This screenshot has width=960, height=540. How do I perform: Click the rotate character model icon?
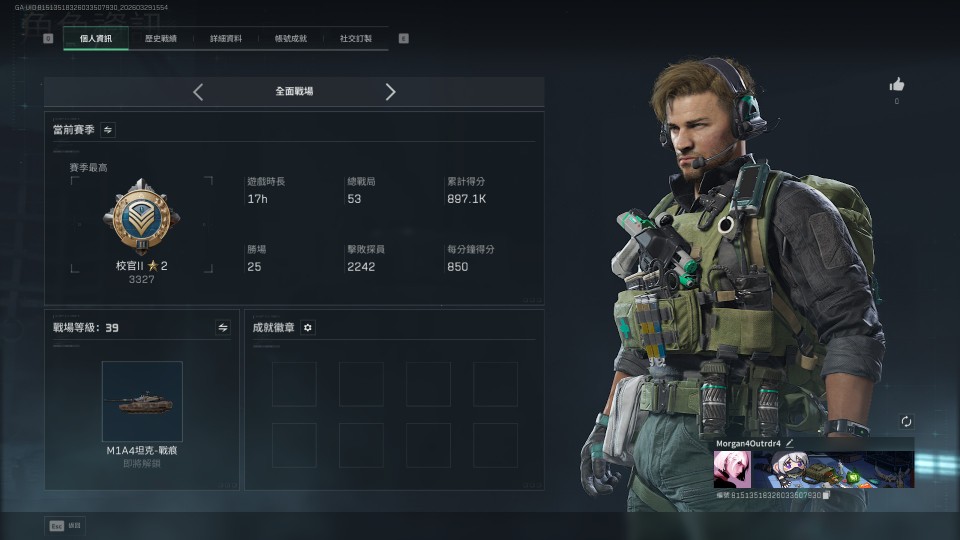click(x=906, y=422)
